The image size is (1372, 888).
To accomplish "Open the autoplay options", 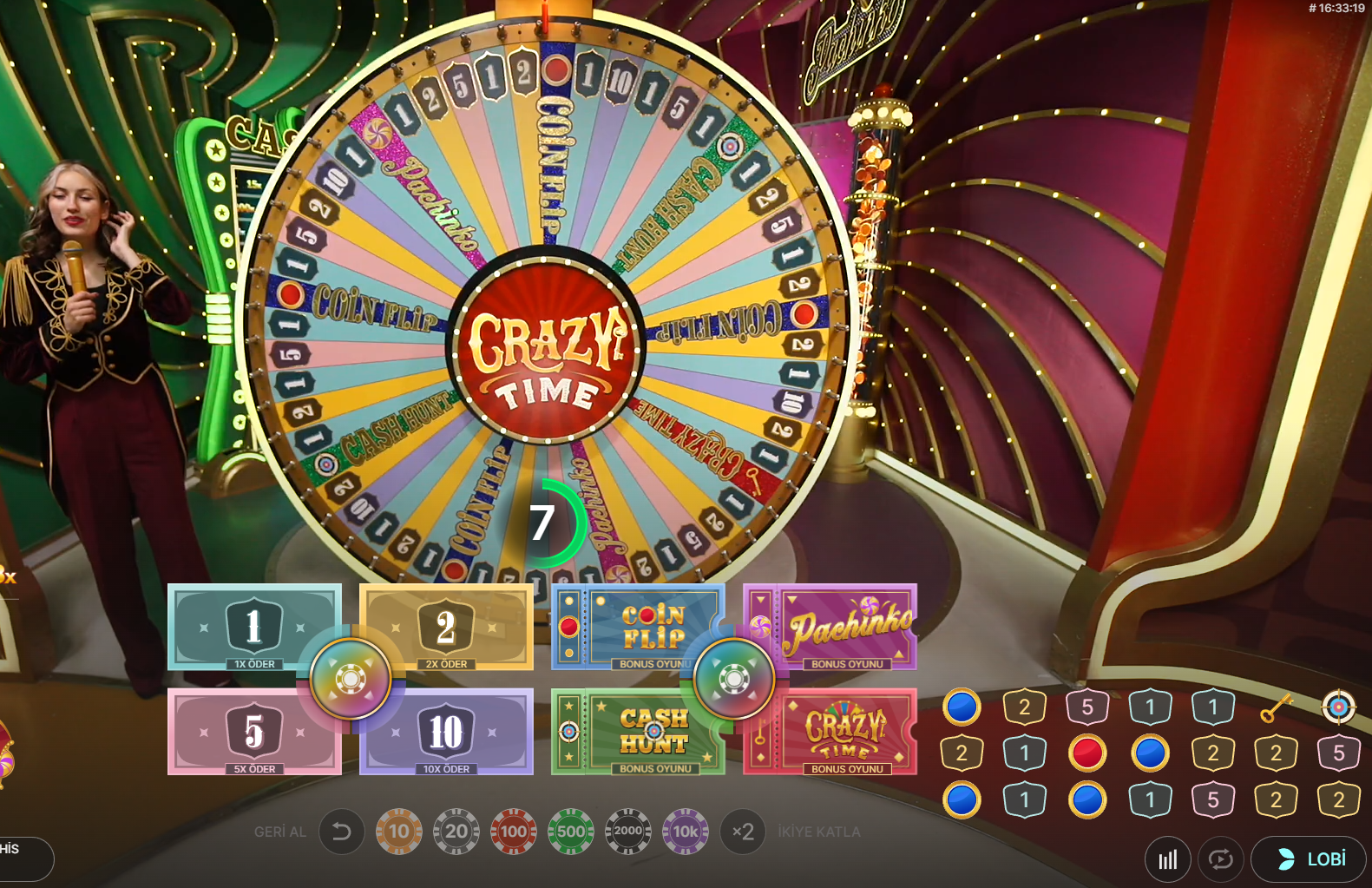I will coord(1221,859).
